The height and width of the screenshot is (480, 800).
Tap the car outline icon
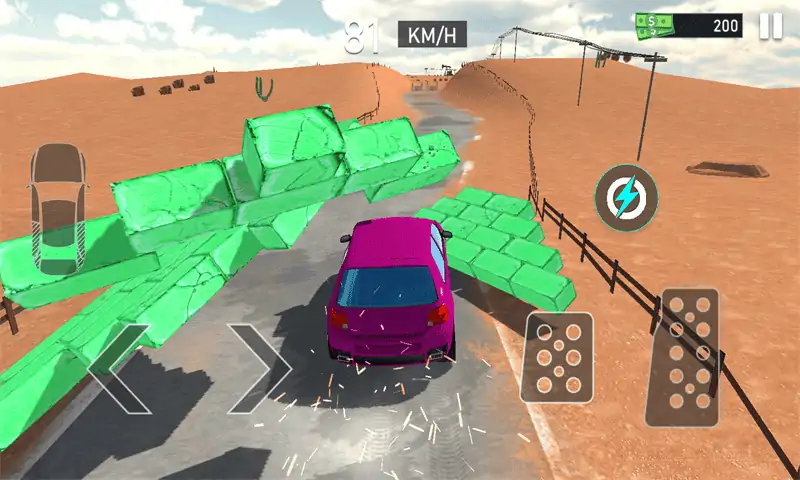[x=57, y=208]
